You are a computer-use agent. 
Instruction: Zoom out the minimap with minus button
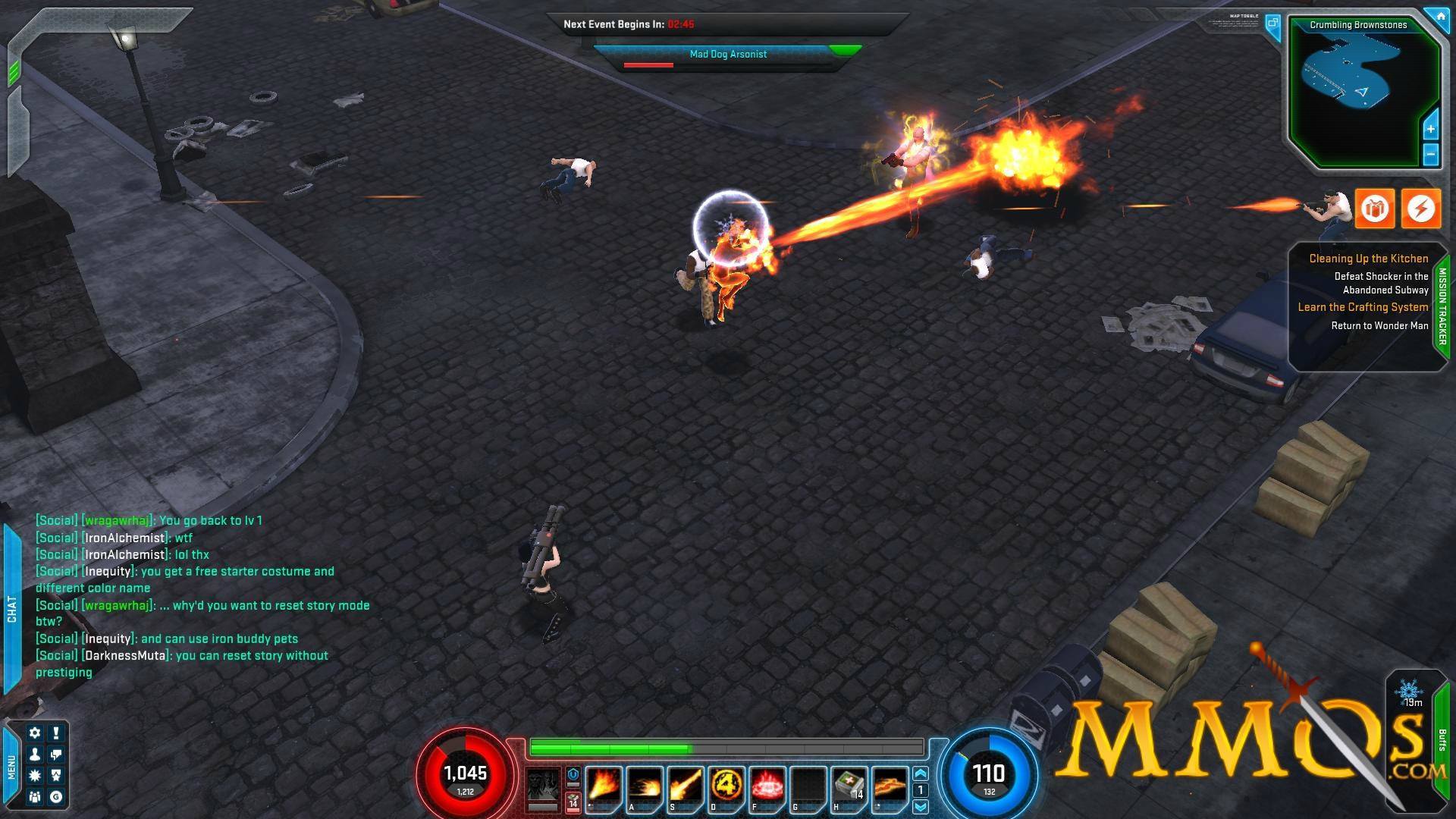1430,155
